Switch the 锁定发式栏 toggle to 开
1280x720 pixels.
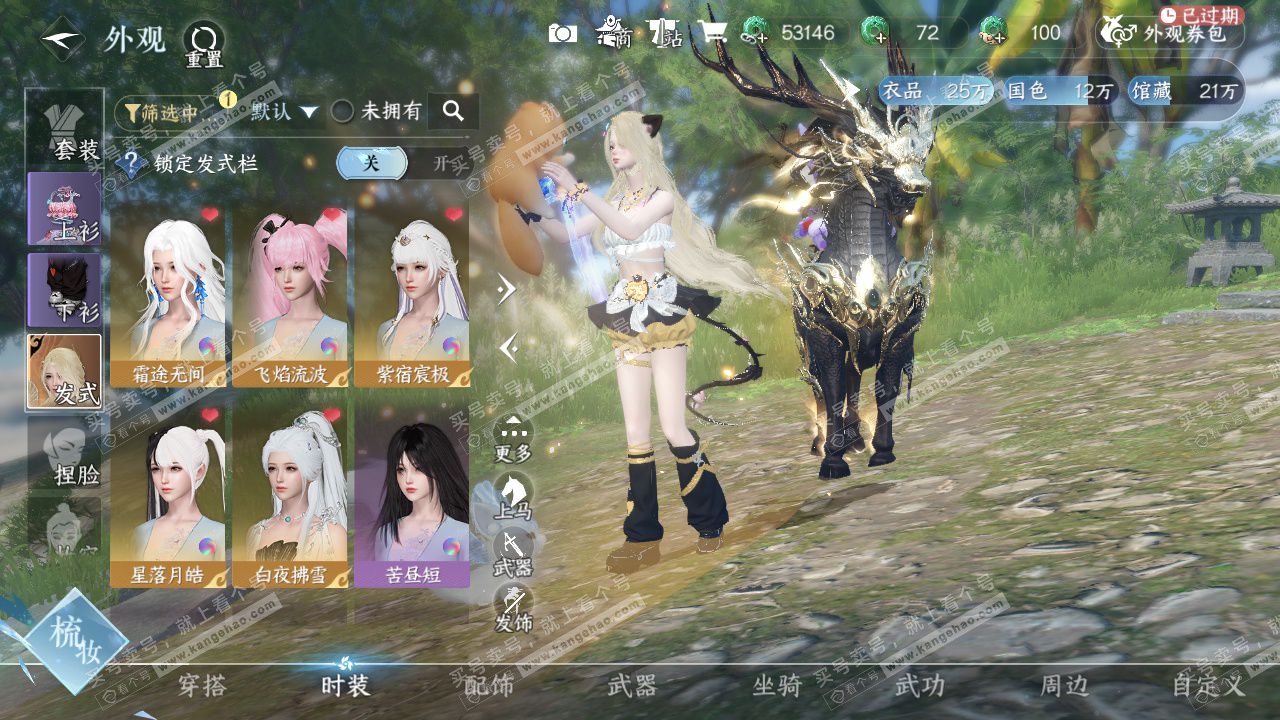tap(440, 163)
